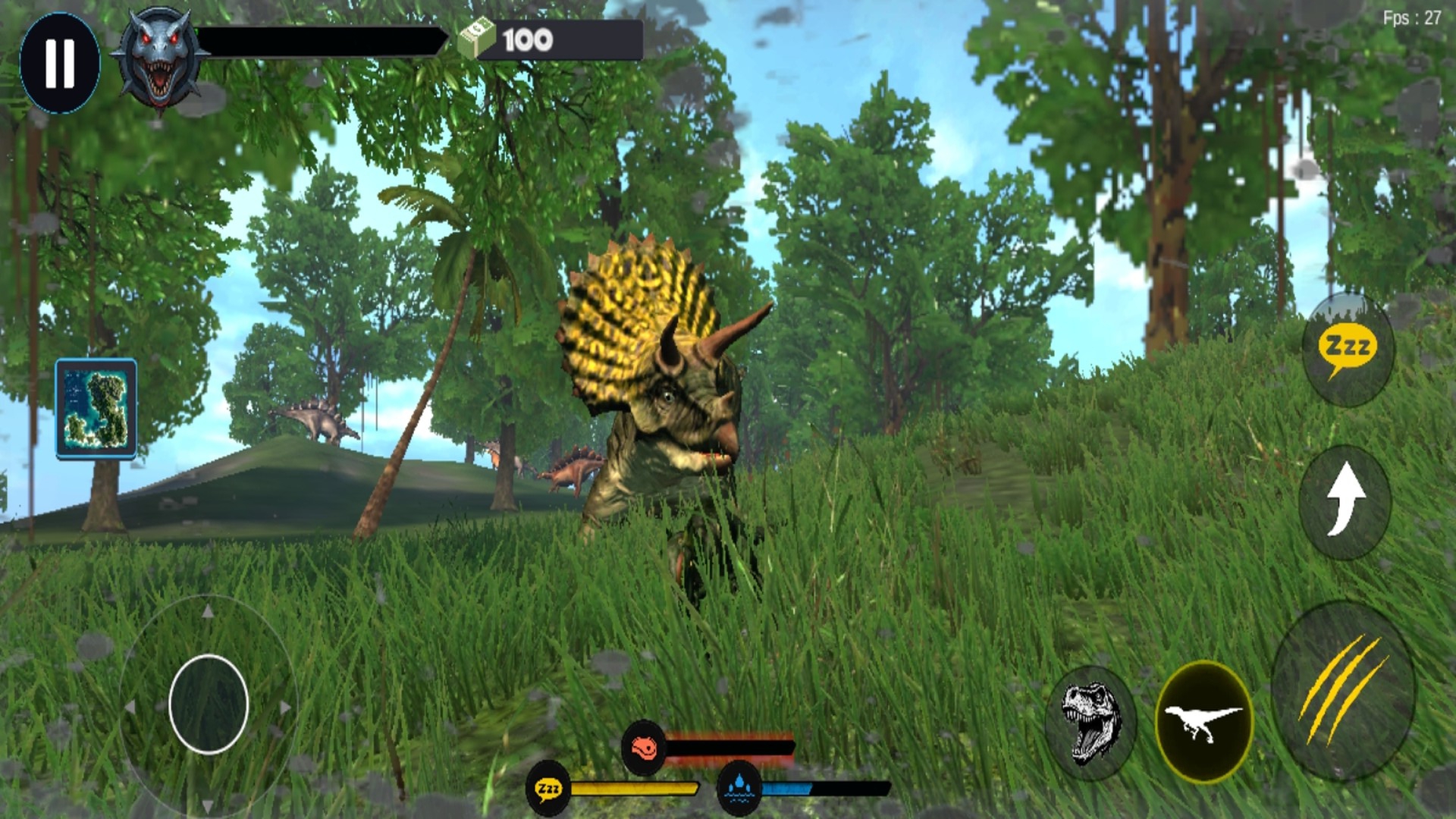Pause the game
Image resolution: width=1456 pixels, height=819 pixels.
(x=60, y=63)
